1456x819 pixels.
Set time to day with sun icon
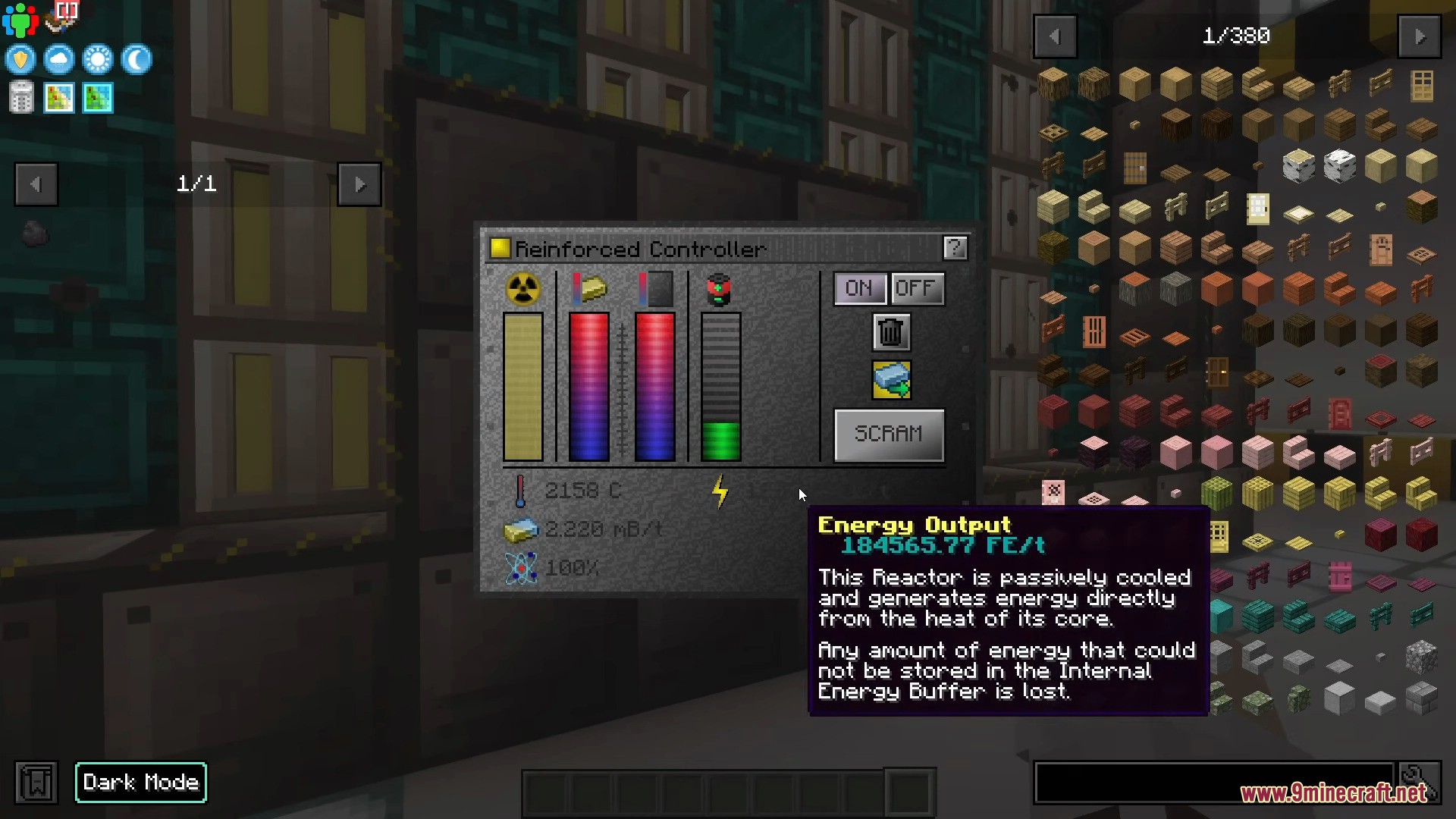tap(98, 59)
